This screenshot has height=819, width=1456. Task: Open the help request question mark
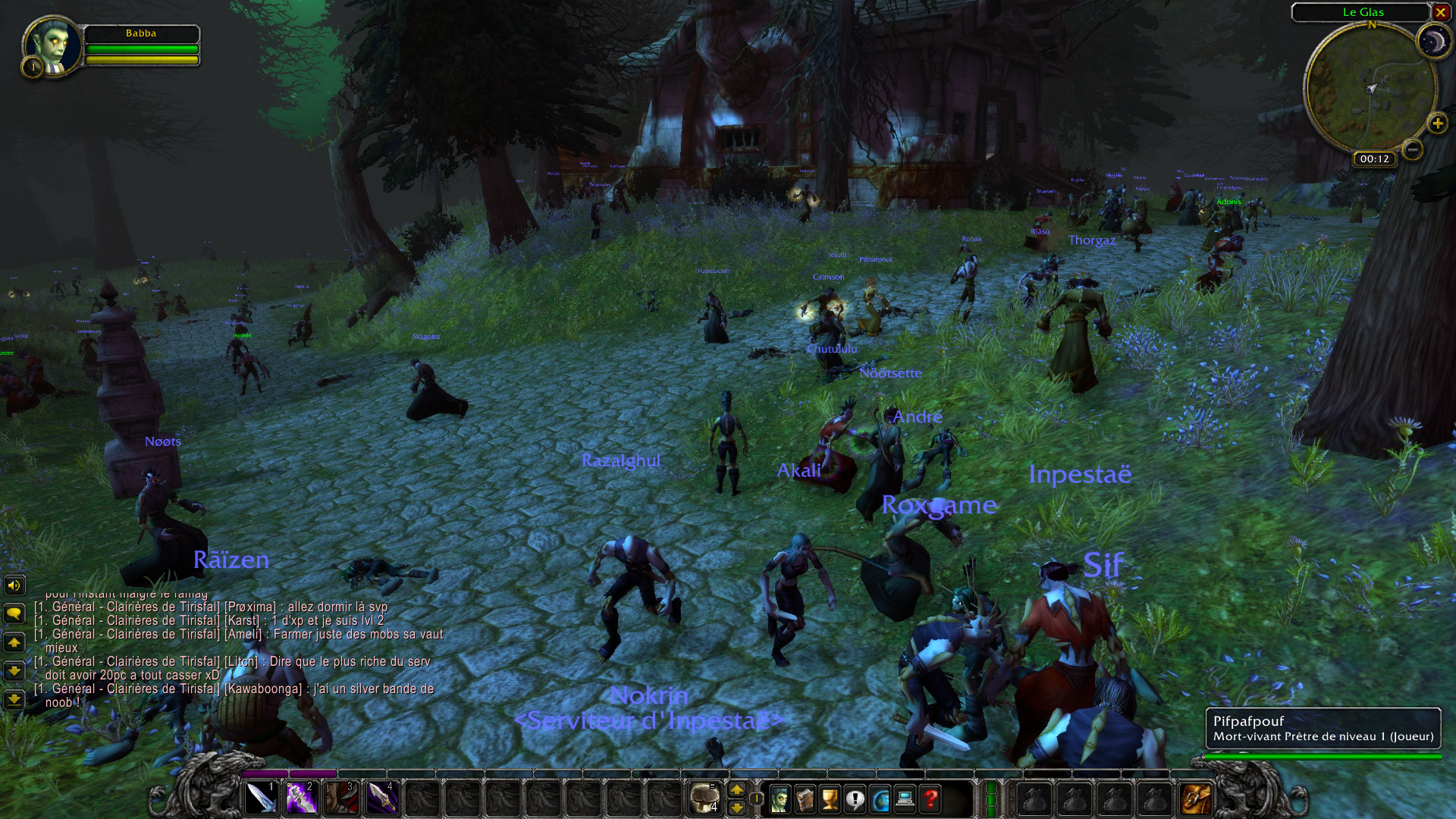coord(930,799)
